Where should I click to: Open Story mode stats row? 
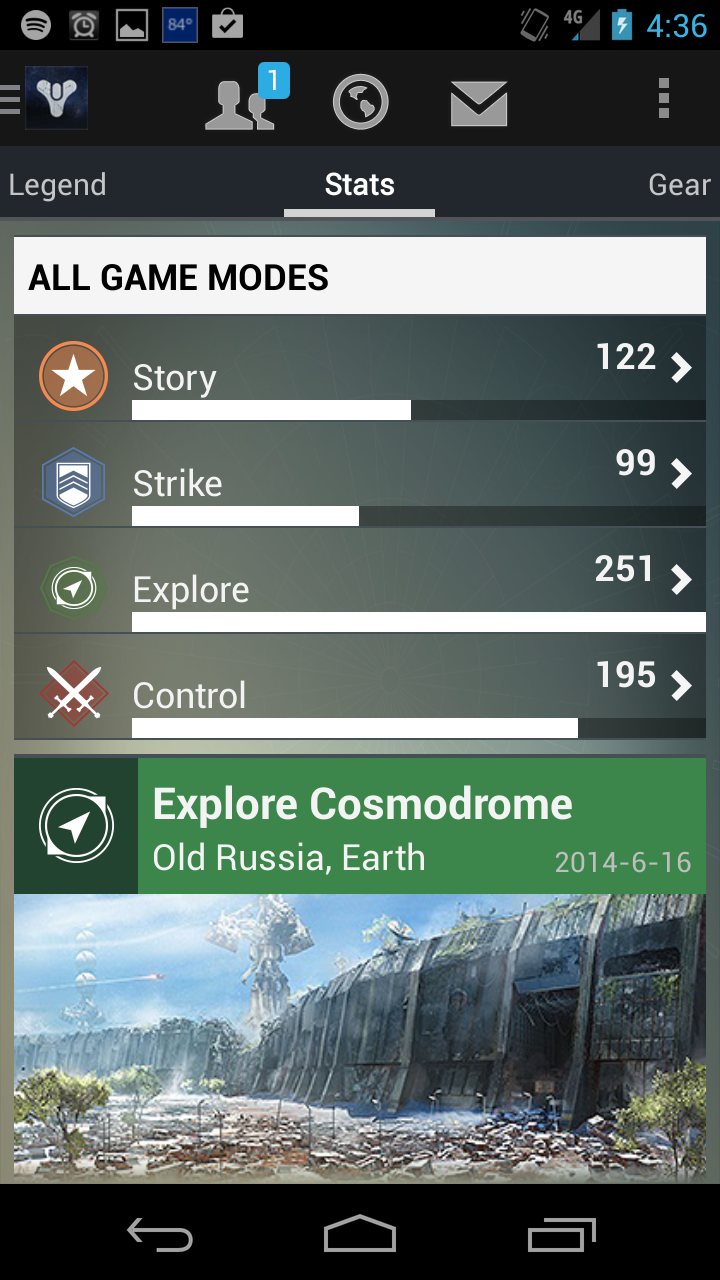[360, 370]
